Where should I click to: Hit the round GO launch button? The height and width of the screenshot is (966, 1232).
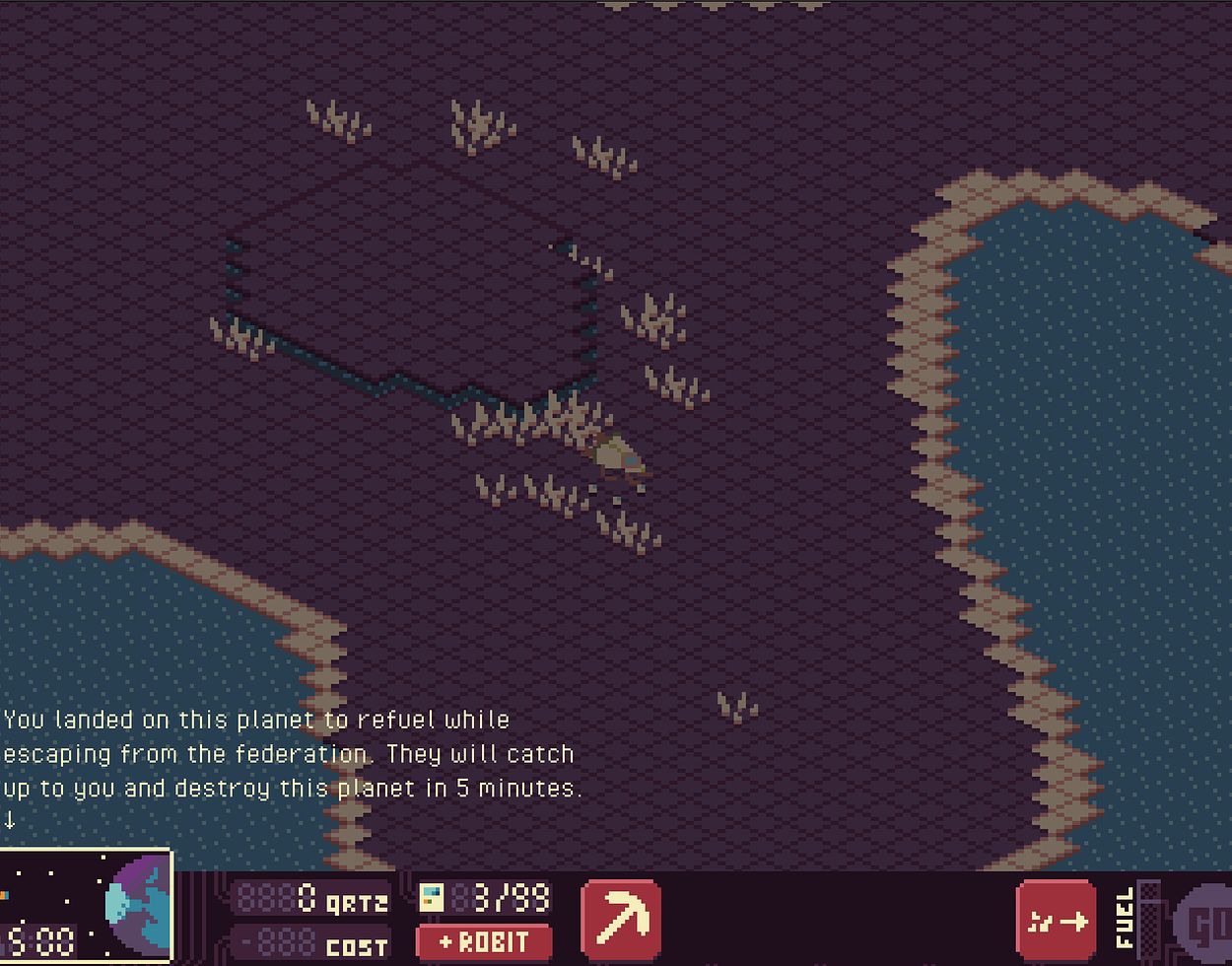1206,926
